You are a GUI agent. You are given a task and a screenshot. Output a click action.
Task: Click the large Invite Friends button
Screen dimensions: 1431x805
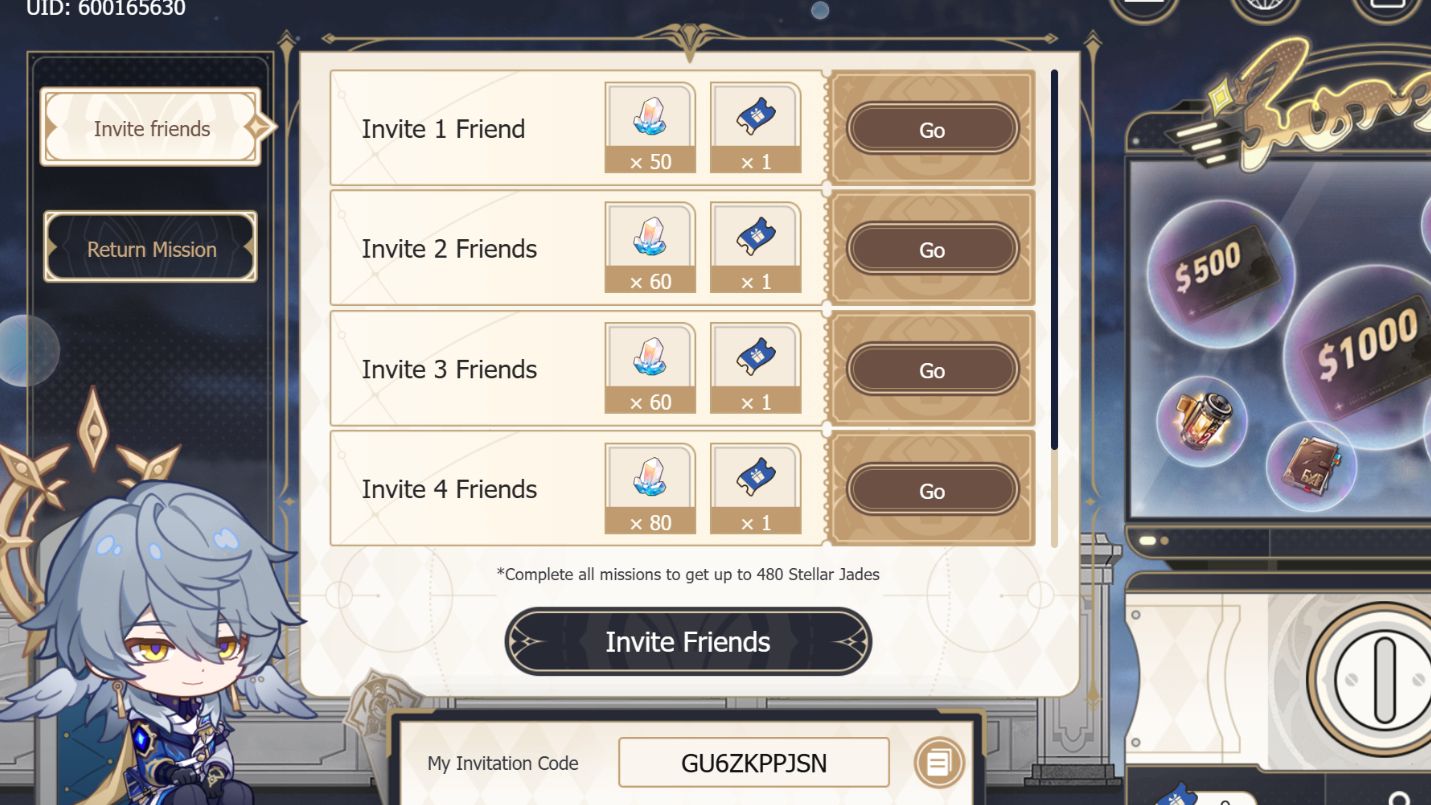[687, 641]
